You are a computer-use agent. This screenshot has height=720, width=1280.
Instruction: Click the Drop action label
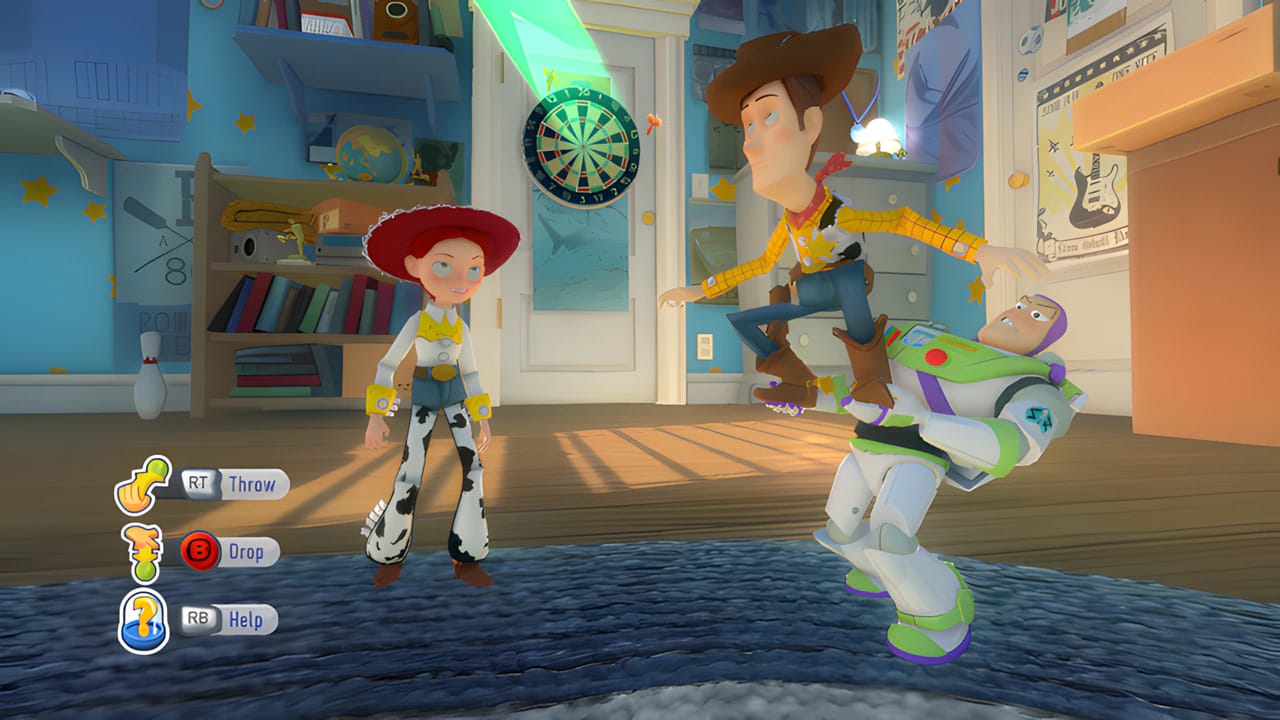pos(246,551)
